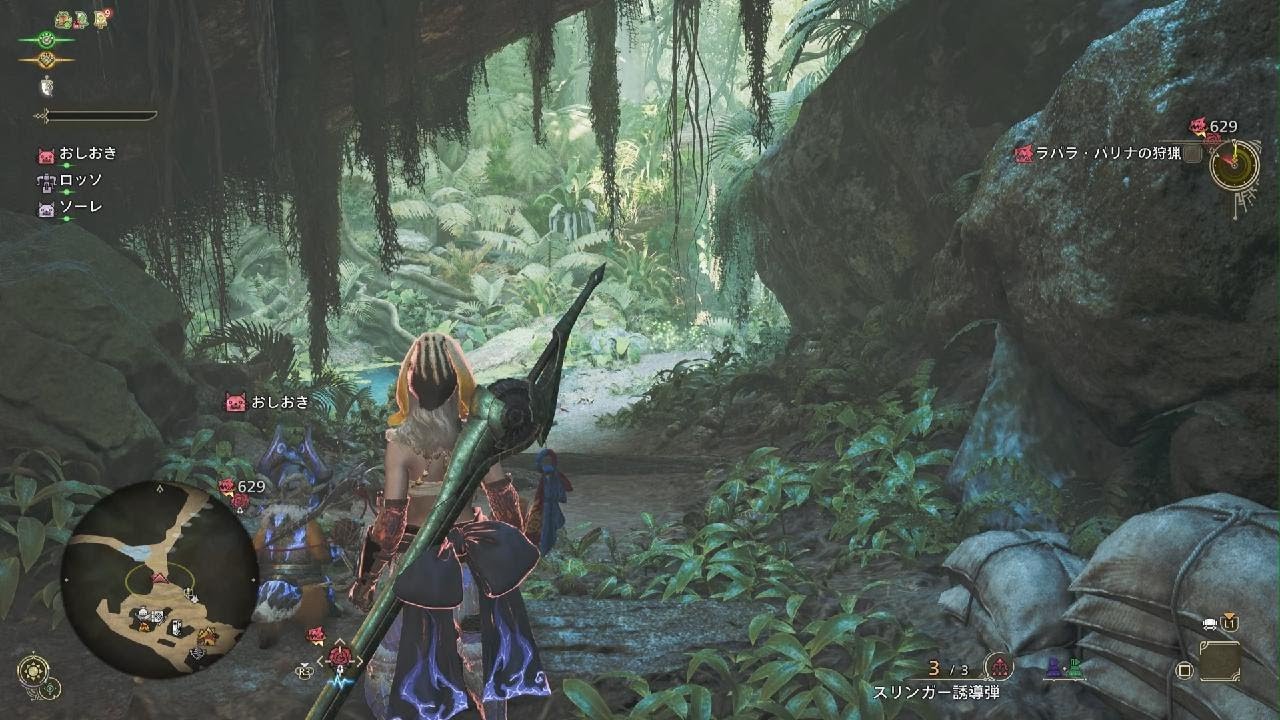Select ソーレ's icon in the party list
Image resolution: width=1280 pixels, height=720 pixels.
[x=46, y=210]
